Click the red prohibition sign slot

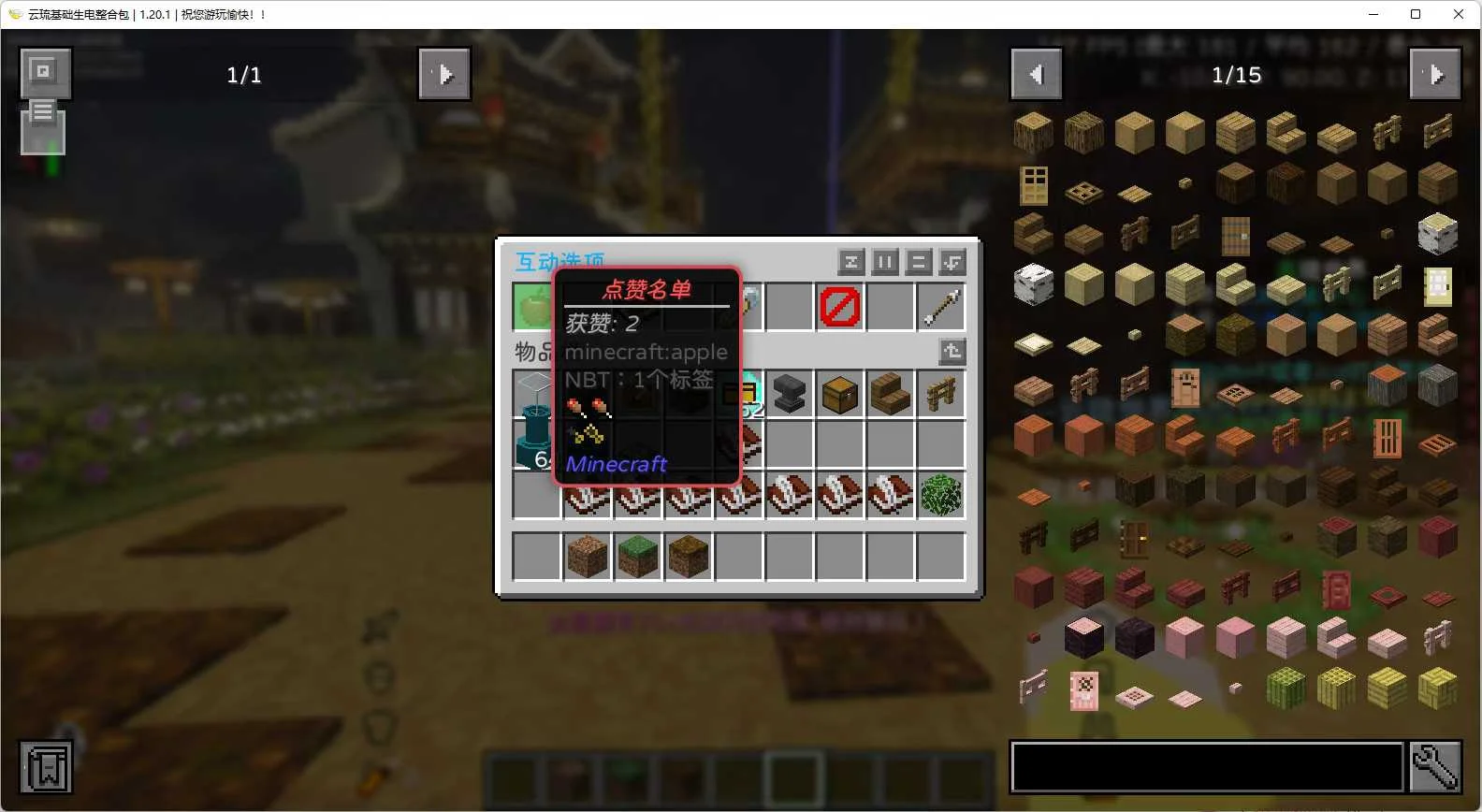839,307
